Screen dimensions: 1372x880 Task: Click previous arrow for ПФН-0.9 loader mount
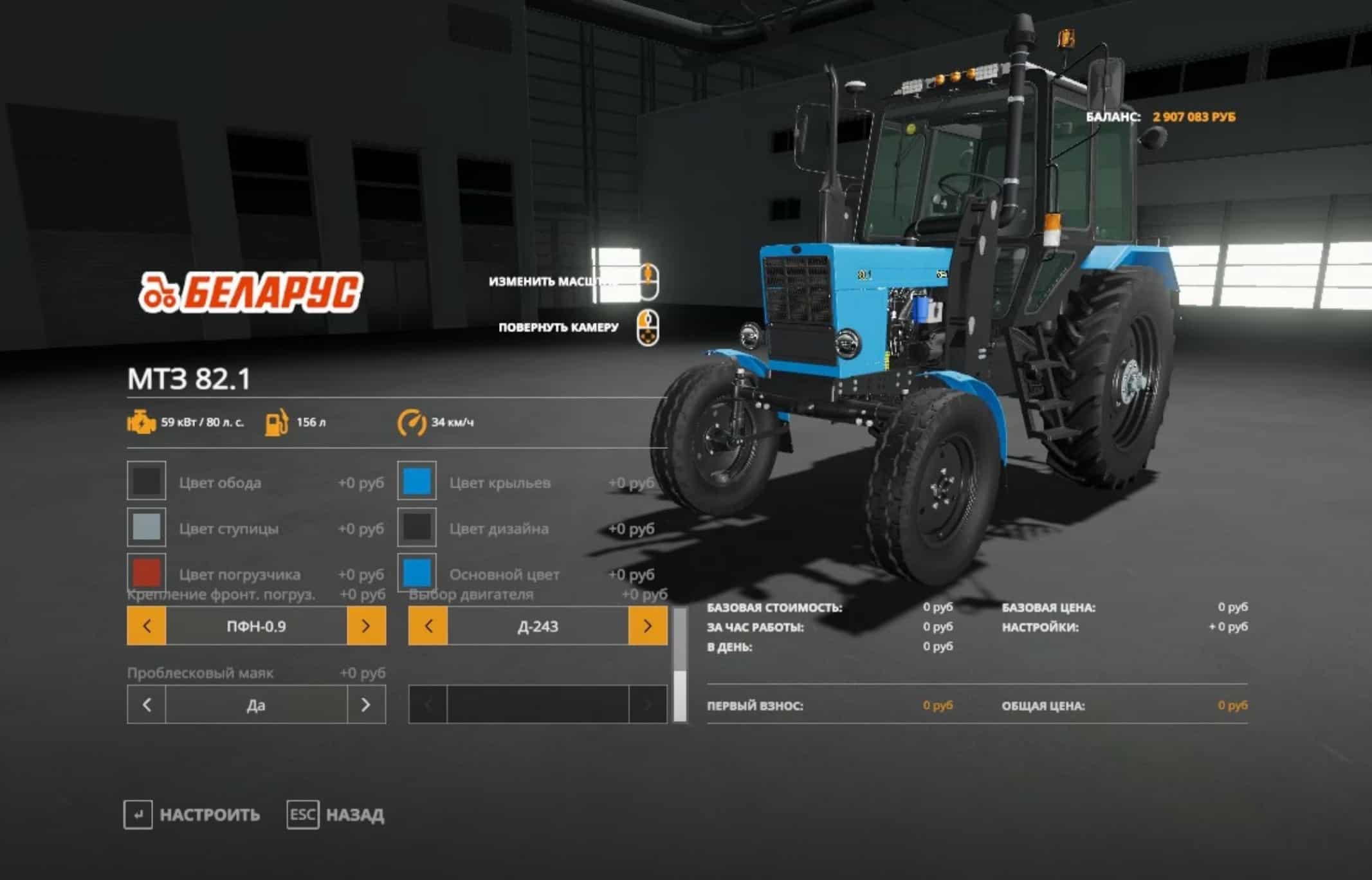click(147, 625)
